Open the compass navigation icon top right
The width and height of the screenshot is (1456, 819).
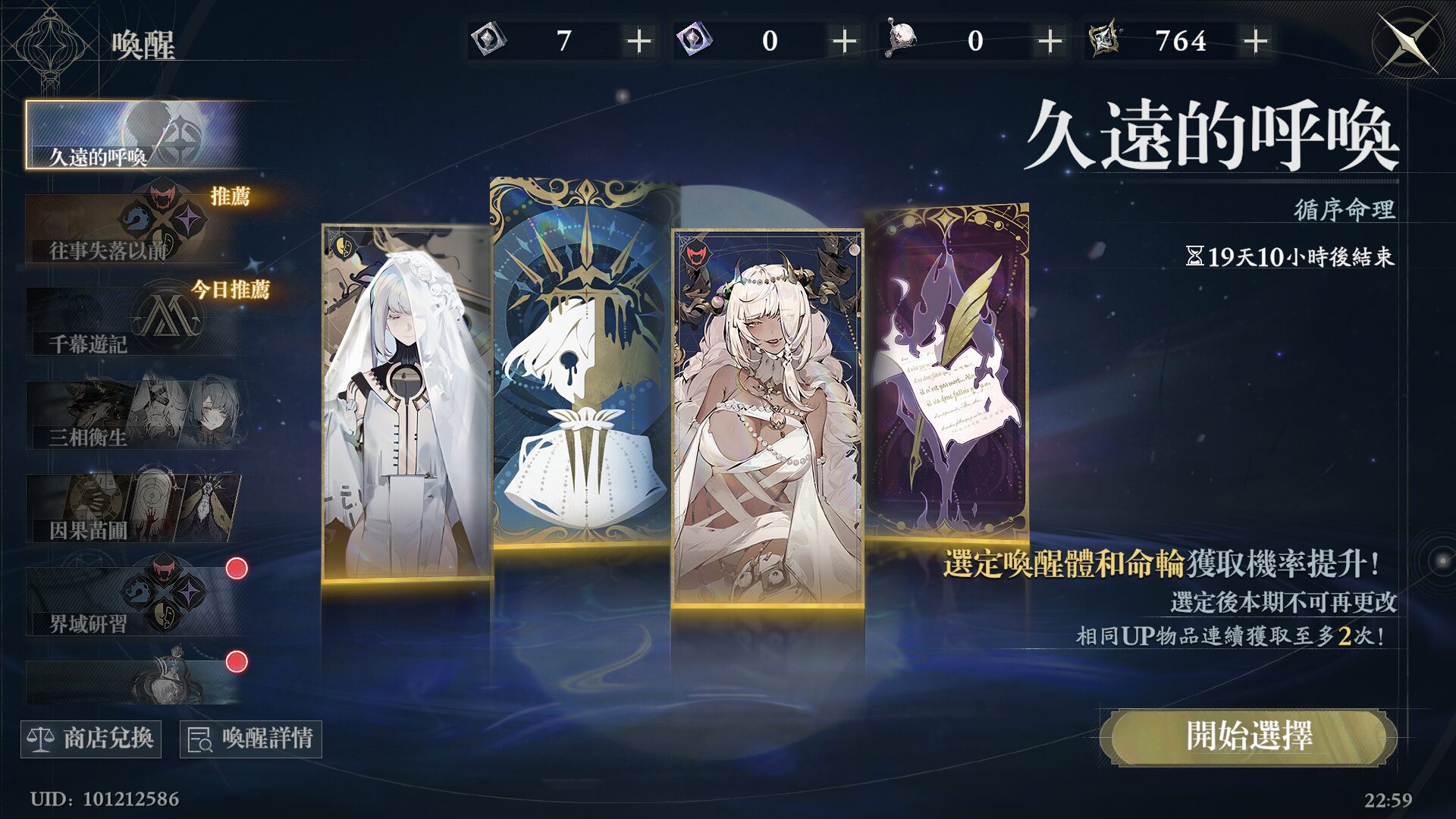[x=1407, y=42]
